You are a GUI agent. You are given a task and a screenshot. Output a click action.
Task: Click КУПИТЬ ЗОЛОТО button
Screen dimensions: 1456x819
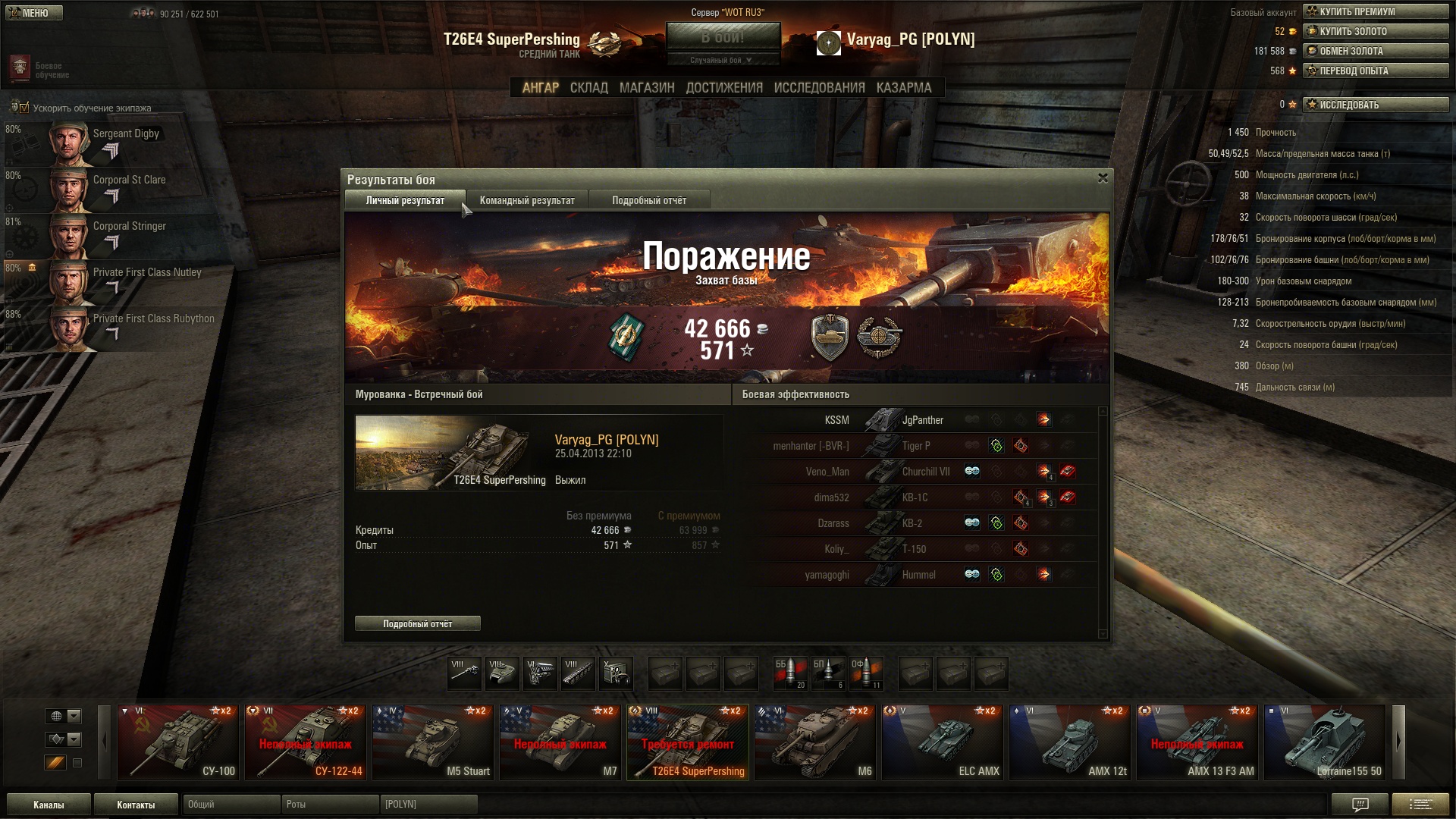click(x=1376, y=31)
